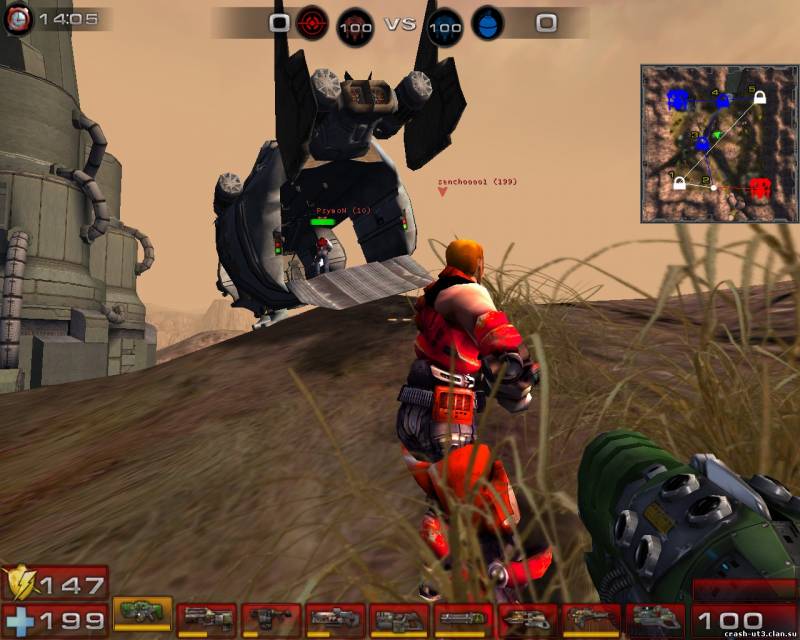This screenshot has height=640, width=800.
Task: Click the red team crosshair emblem
Action: point(311,22)
